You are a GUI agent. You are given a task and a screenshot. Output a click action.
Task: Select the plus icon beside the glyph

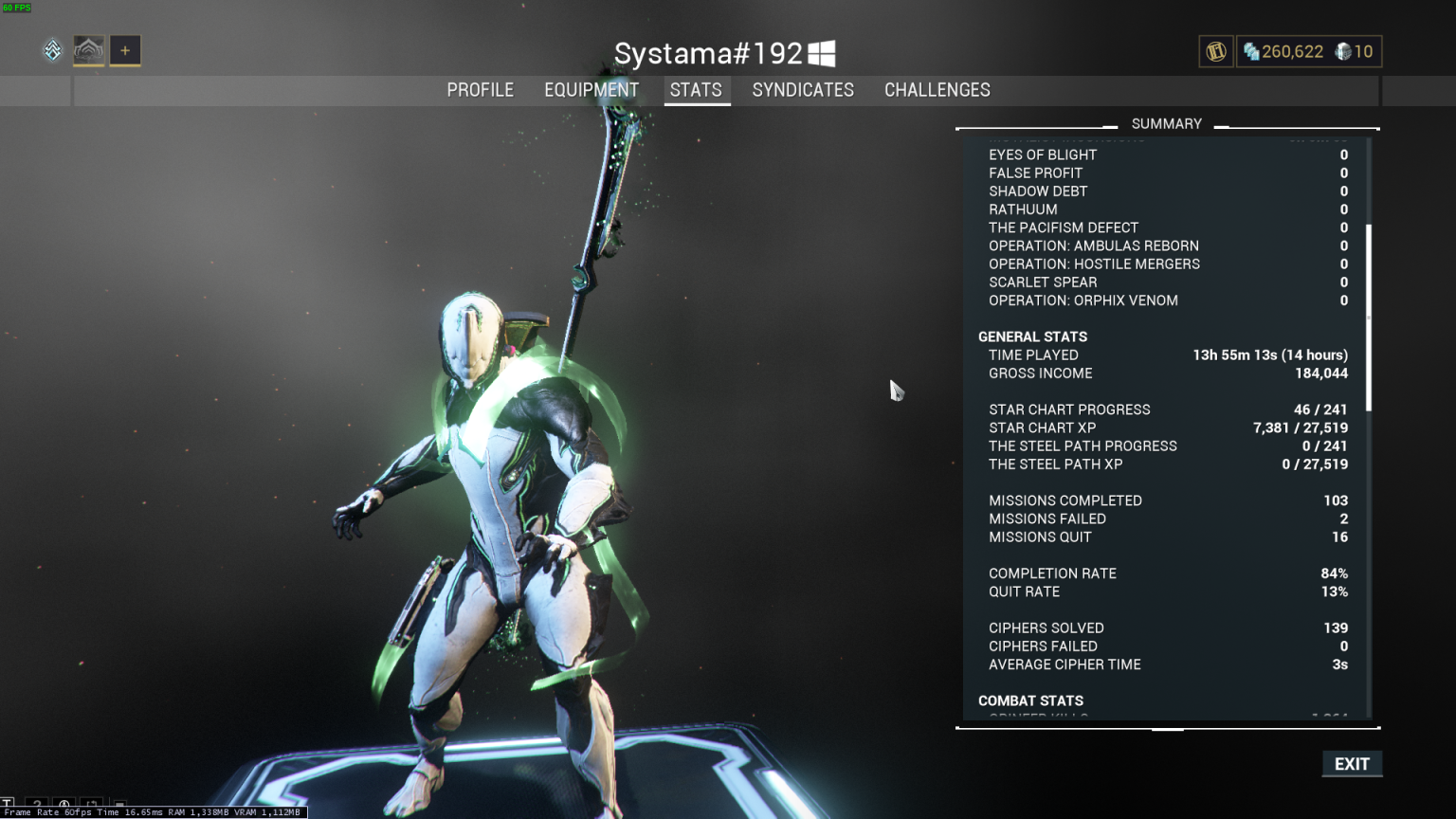pyautogui.click(x=124, y=50)
